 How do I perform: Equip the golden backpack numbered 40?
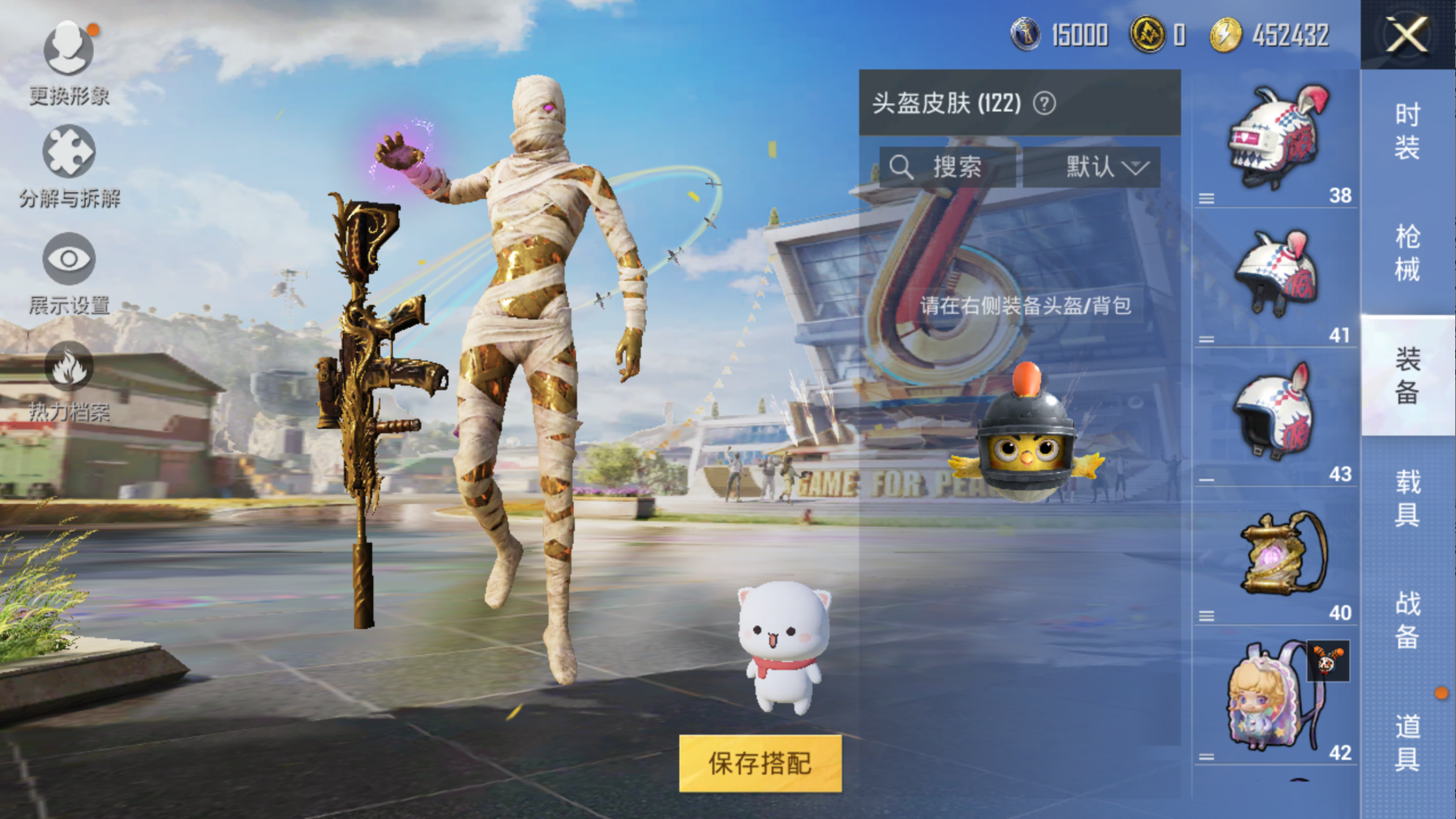[1281, 555]
